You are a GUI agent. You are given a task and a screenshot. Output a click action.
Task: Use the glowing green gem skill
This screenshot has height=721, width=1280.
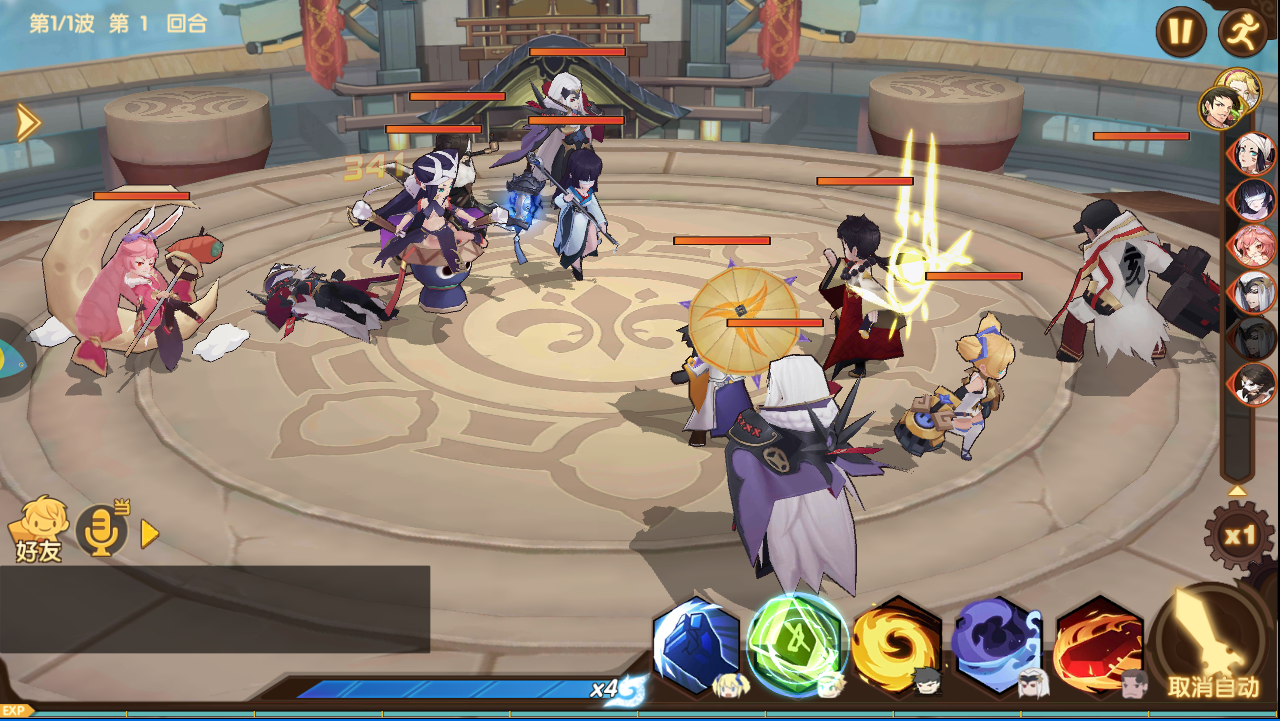tap(797, 643)
